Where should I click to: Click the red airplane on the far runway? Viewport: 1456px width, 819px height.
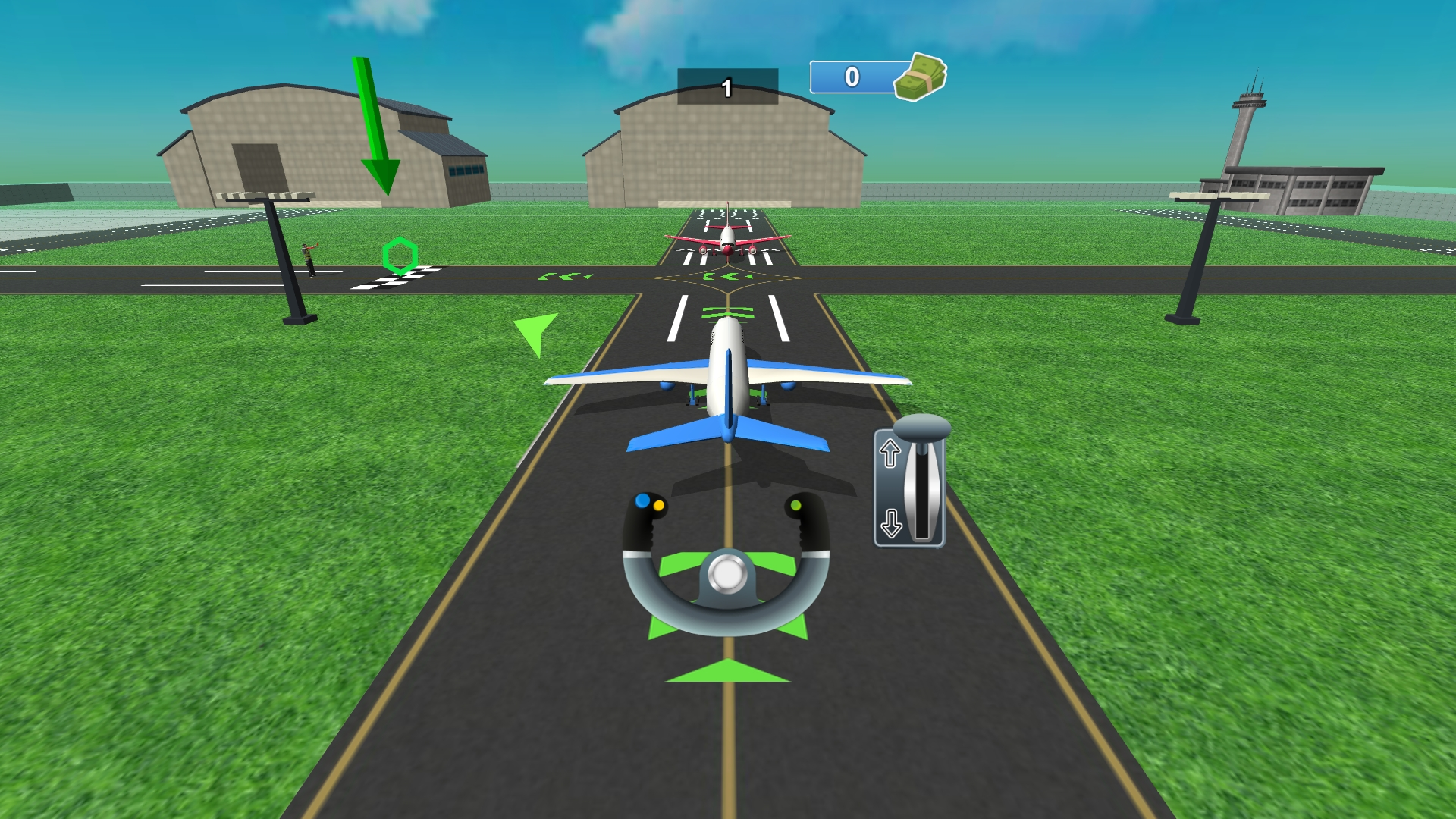[x=726, y=239]
